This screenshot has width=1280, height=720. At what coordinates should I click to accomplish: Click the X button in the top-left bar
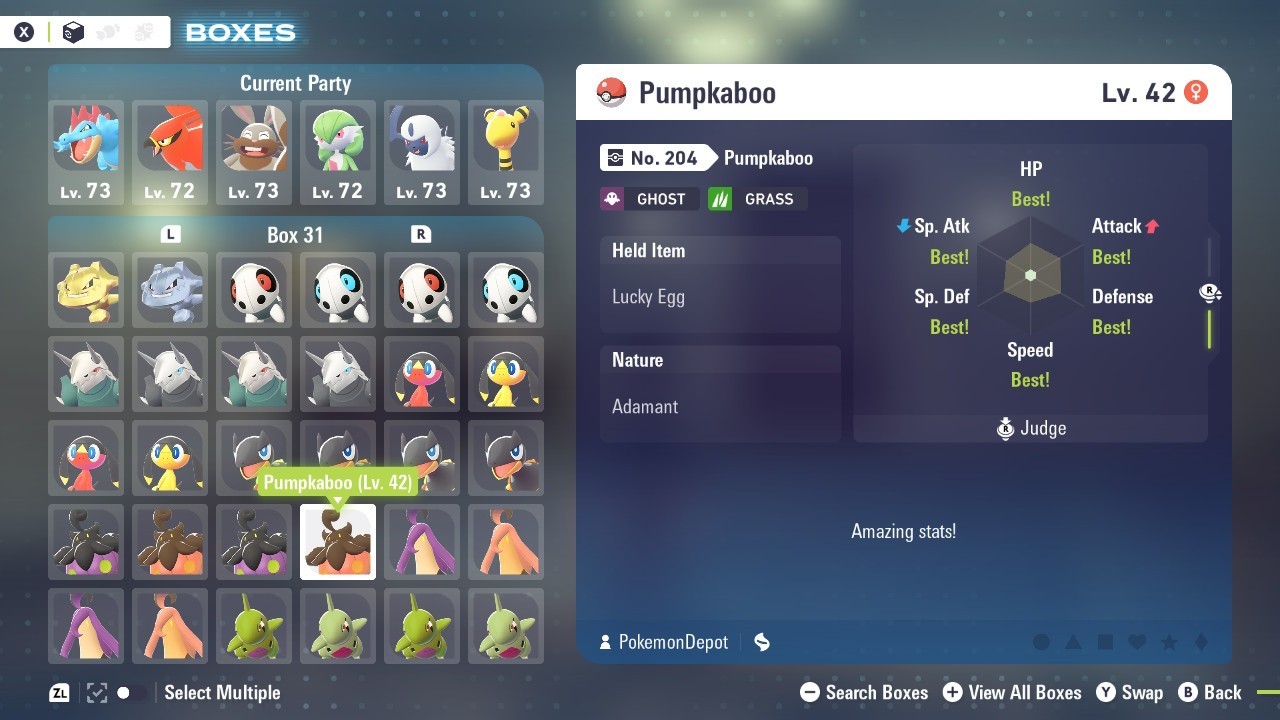pyautogui.click(x=24, y=31)
